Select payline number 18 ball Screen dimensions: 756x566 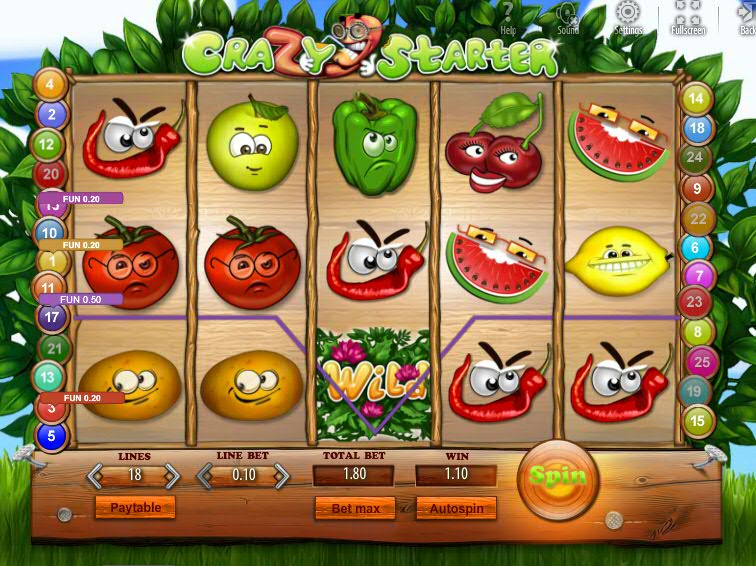coord(697,128)
